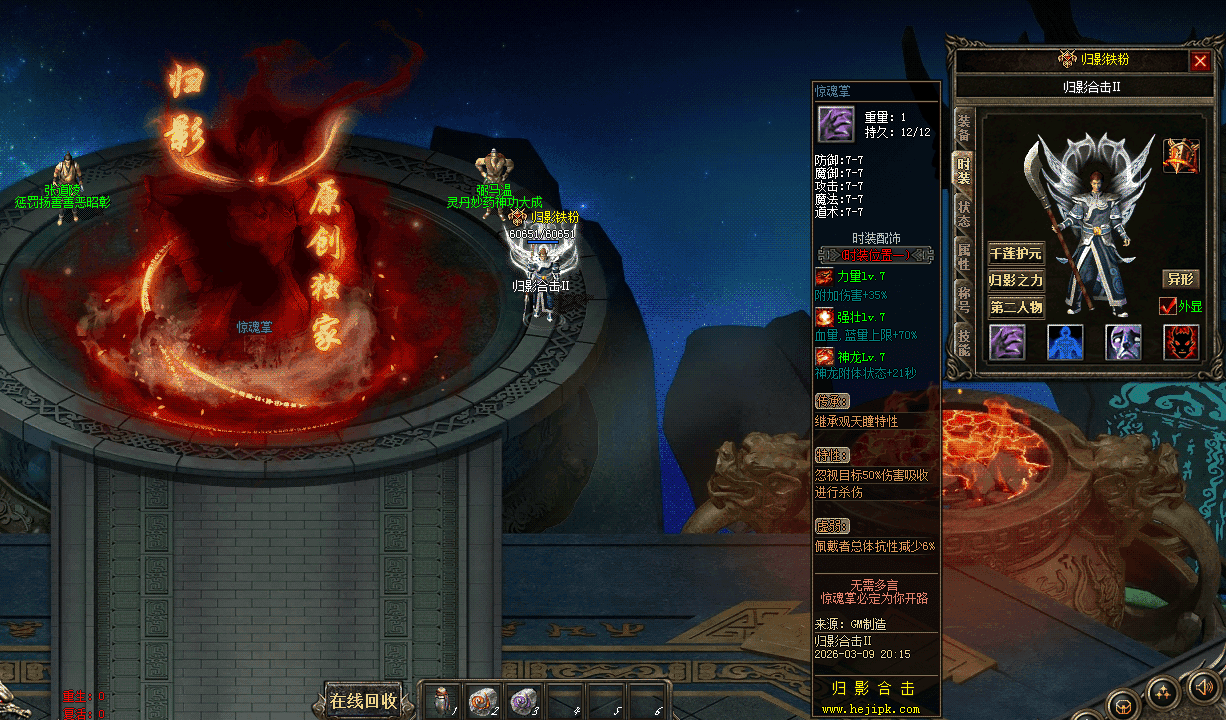Close the character equipment panel
This screenshot has height=720, width=1226.
(x=1200, y=61)
